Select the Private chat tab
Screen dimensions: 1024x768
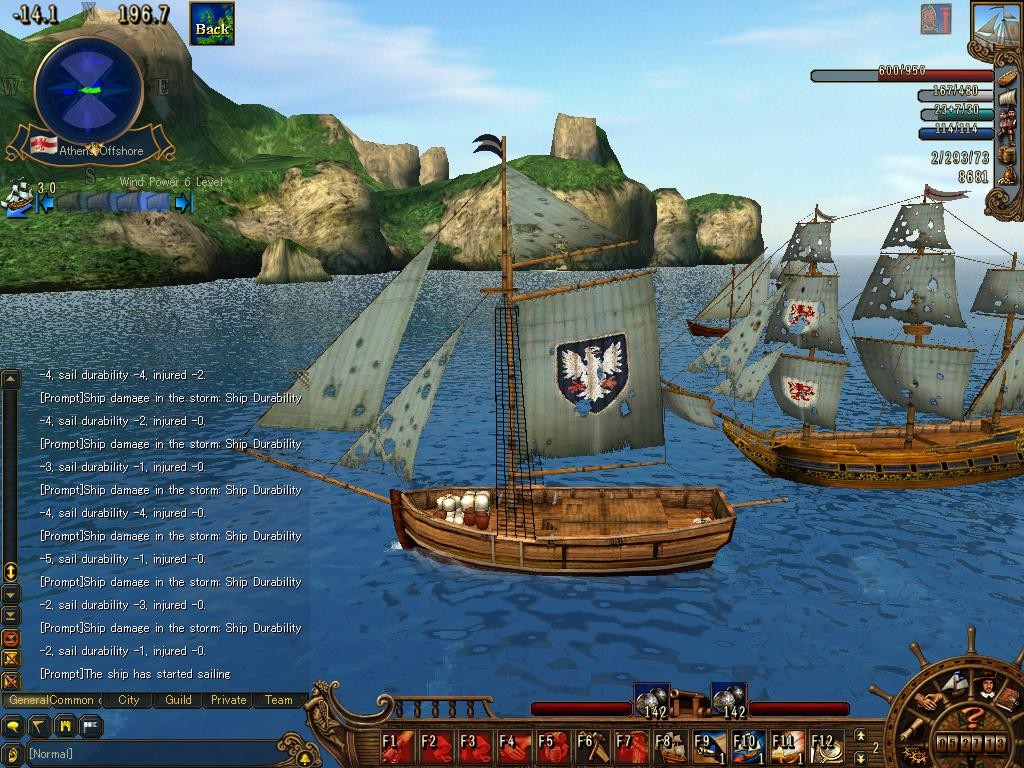[228, 700]
